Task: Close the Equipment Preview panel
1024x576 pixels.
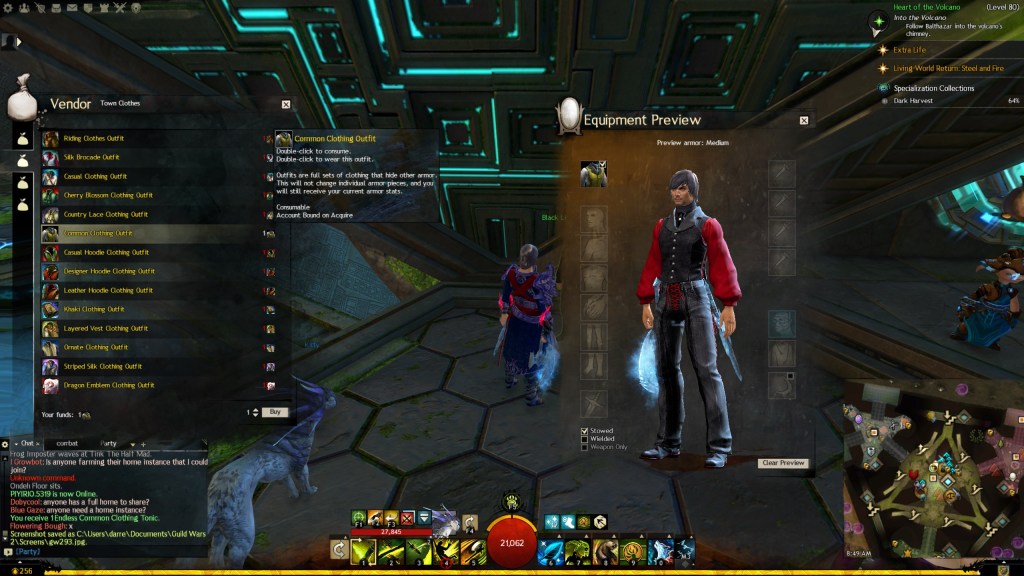Action: [804, 120]
